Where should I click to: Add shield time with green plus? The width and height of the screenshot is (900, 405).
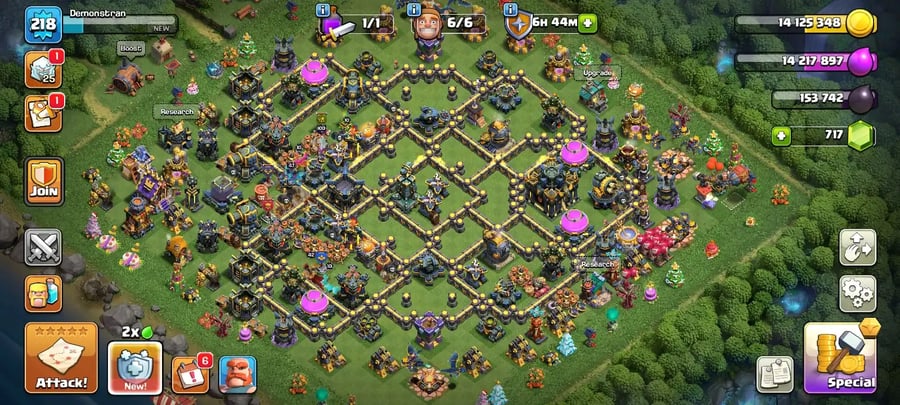587,22
